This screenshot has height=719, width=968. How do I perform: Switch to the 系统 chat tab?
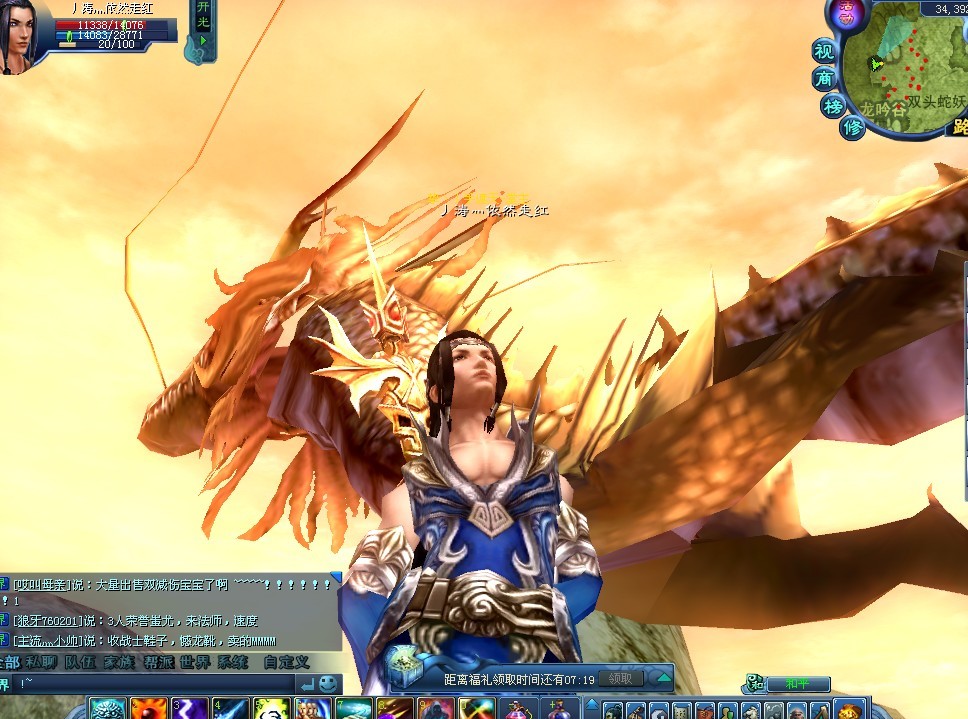pyautogui.click(x=233, y=662)
